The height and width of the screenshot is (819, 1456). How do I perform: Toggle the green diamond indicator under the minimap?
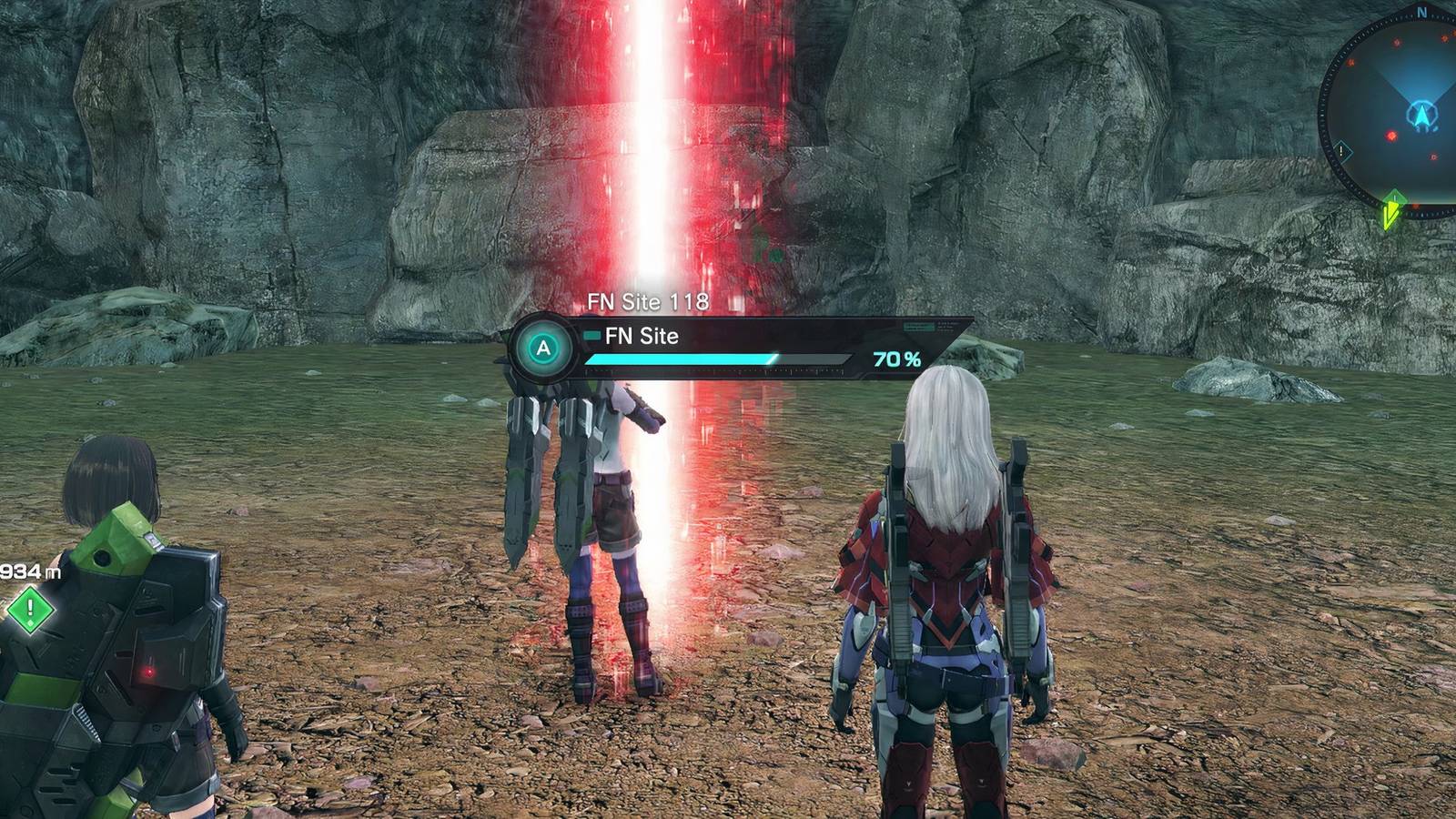point(1394,197)
